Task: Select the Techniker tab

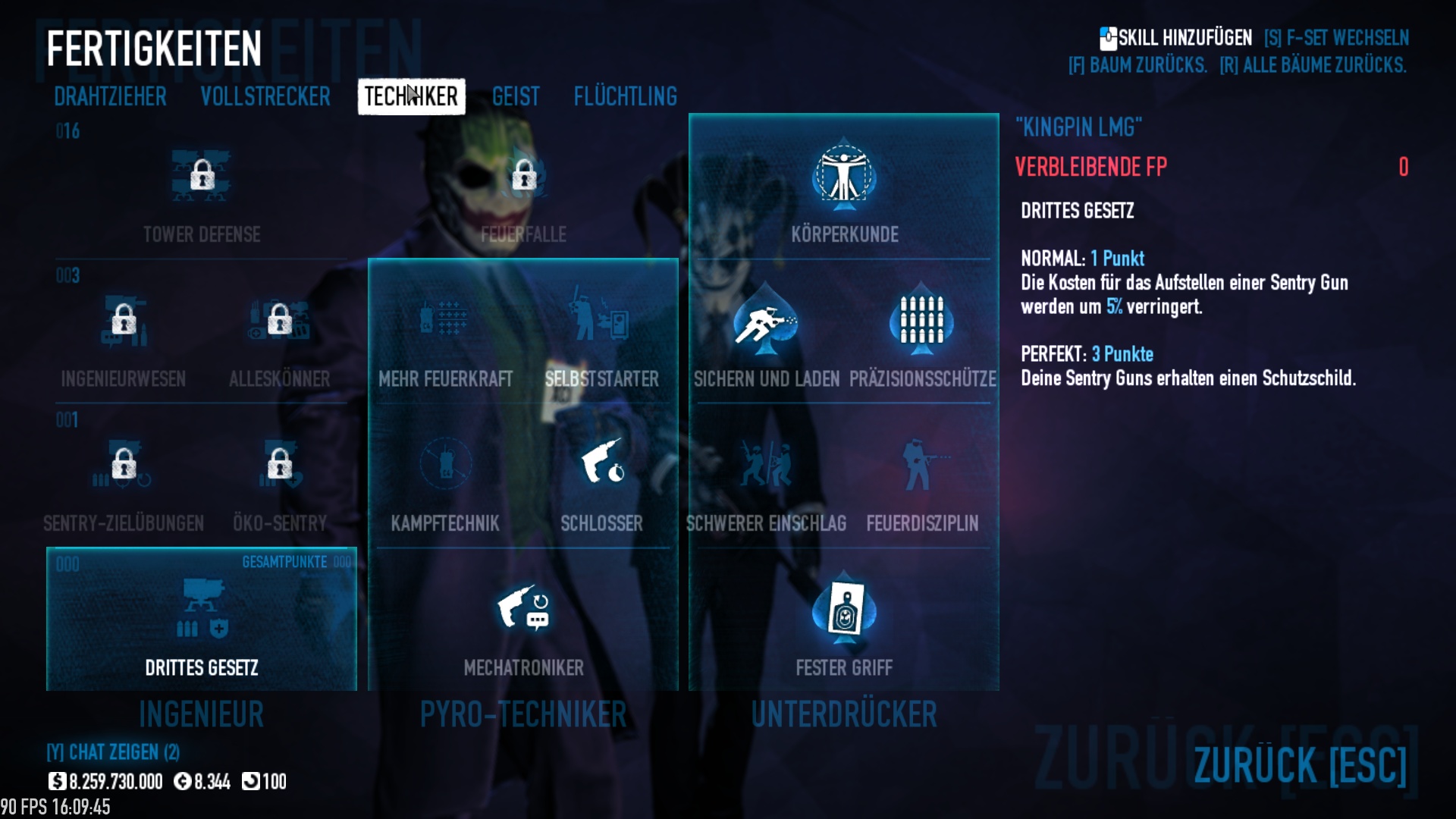Action: [x=411, y=96]
